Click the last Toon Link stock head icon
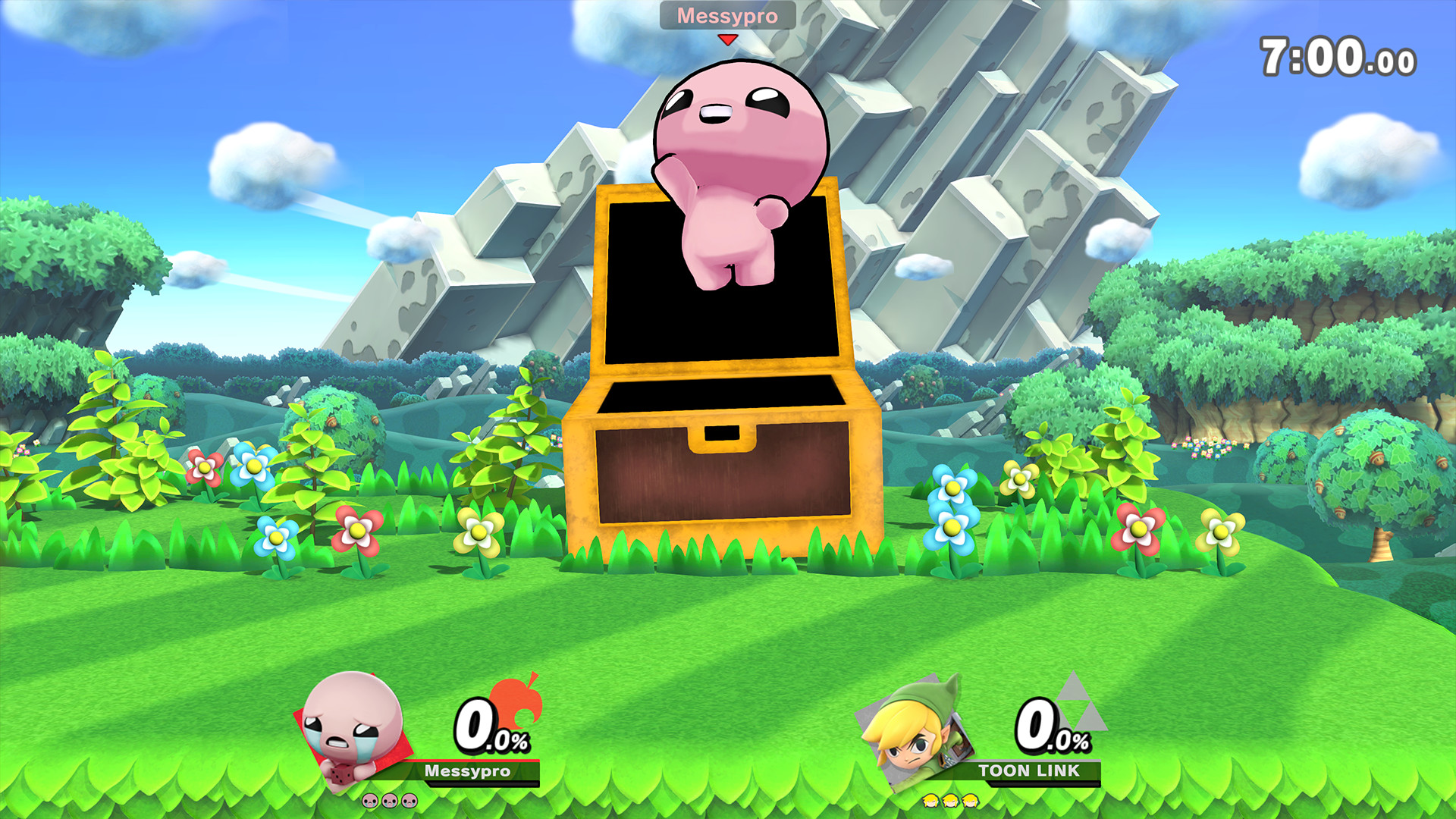Image resolution: width=1456 pixels, height=819 pixels. 968,802
